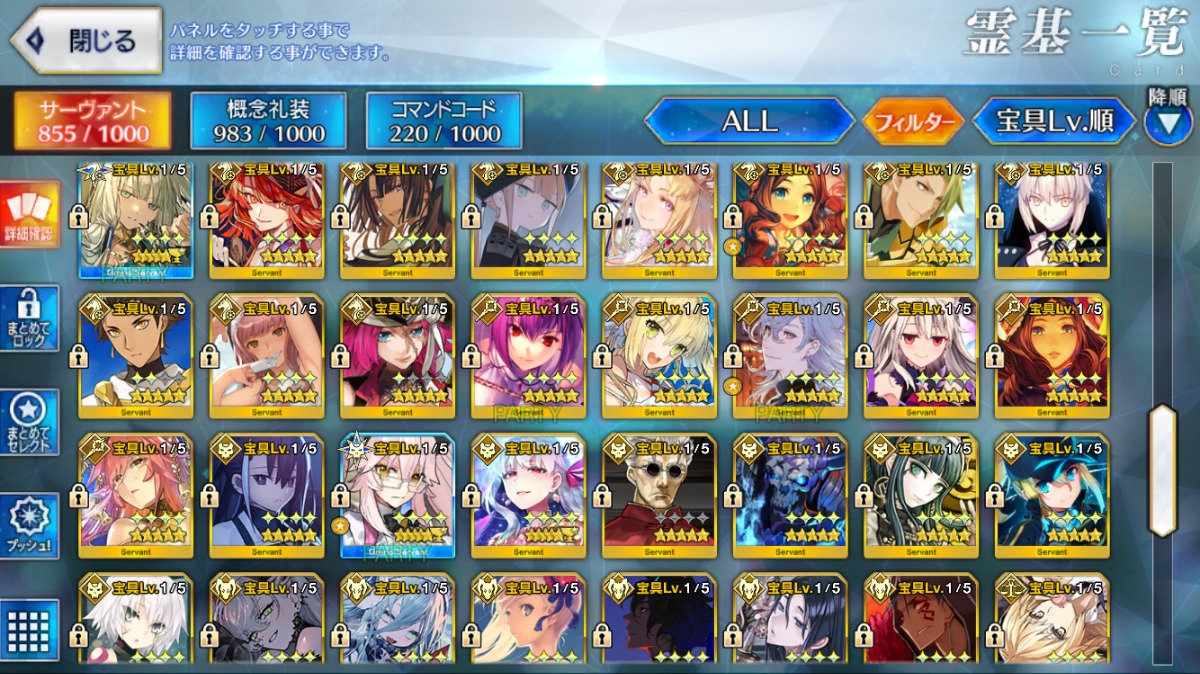Close the spirit origin list with 閉じる
This screenshot has width=1200, height=674.
[x=86, y=42]
